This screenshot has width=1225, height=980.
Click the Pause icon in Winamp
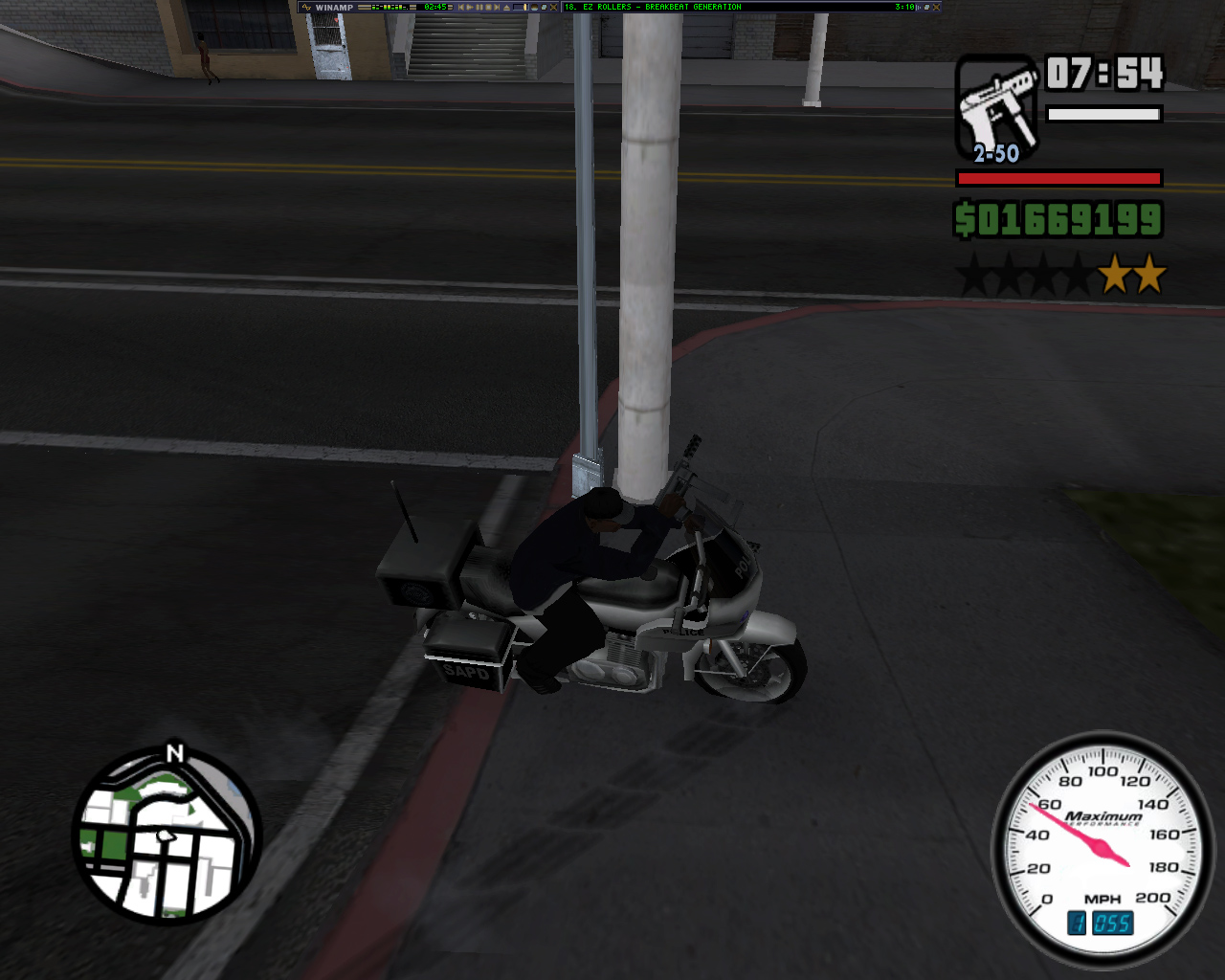click(480, 7)
